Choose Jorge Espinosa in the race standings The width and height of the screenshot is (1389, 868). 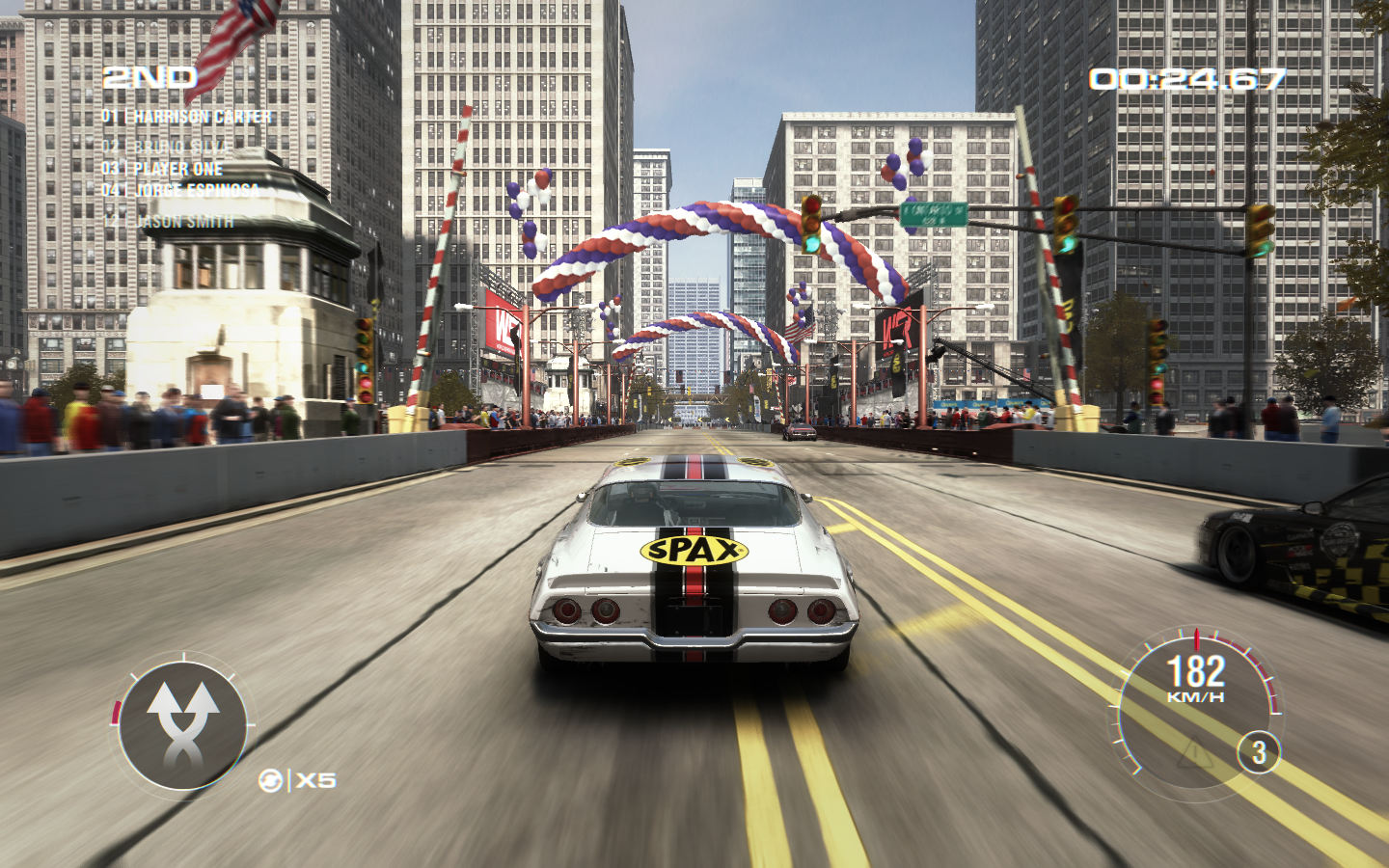tap(181, 191)
